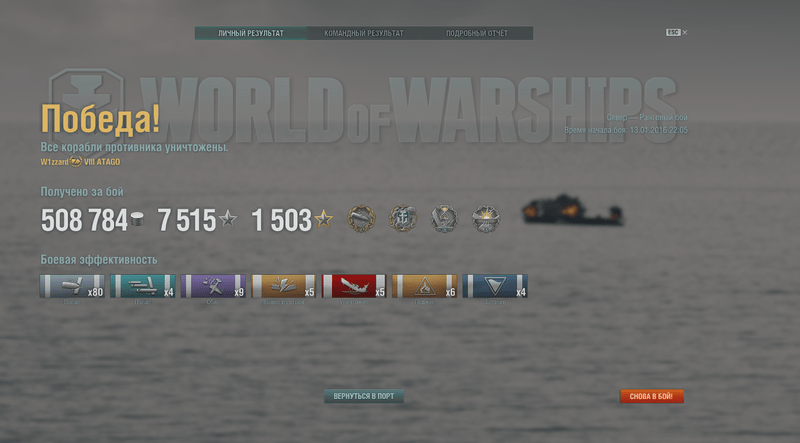
Task: Start another battle with Снова в бой
Action: click(651, 396)
